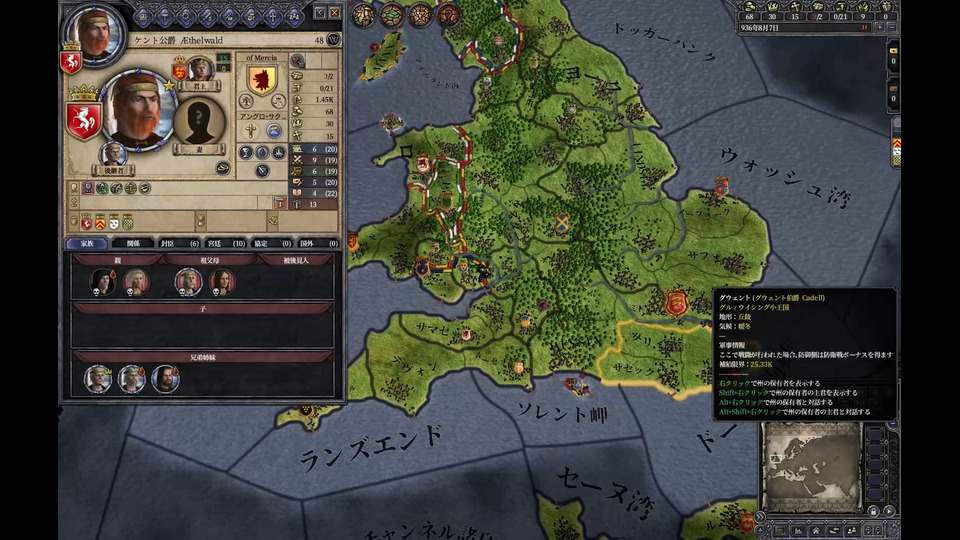
Task: Open the 関係 (Relations) tab
Action: (132, 243)
